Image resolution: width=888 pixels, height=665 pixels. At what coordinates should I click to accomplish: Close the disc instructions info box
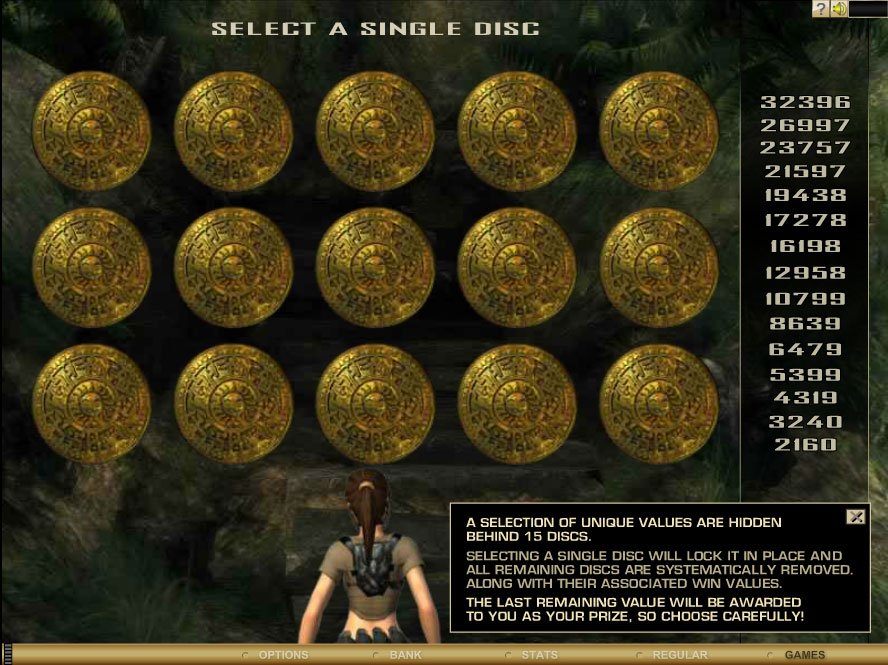[855, 516]
